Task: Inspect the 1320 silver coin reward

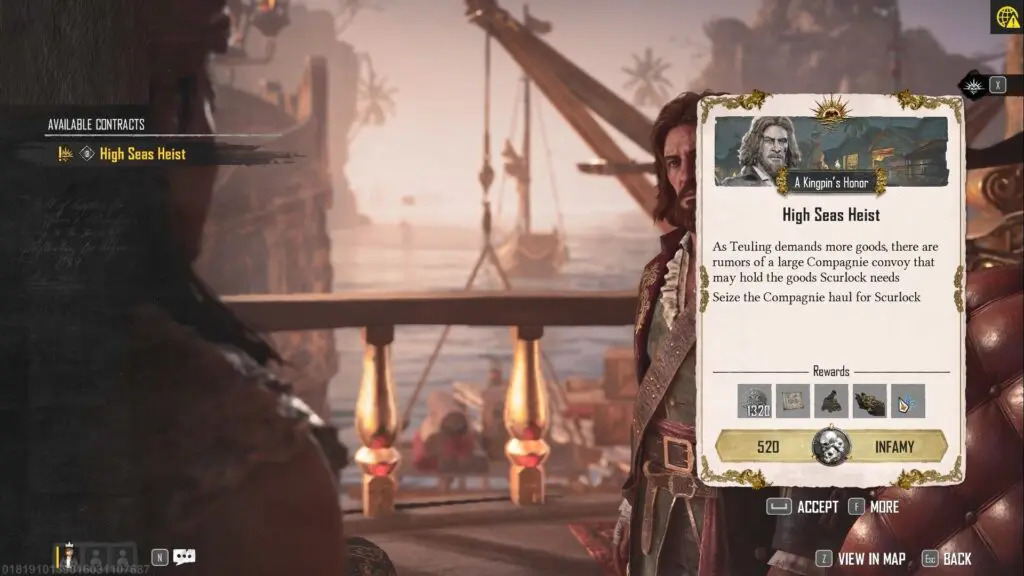Action: [754, 401]
